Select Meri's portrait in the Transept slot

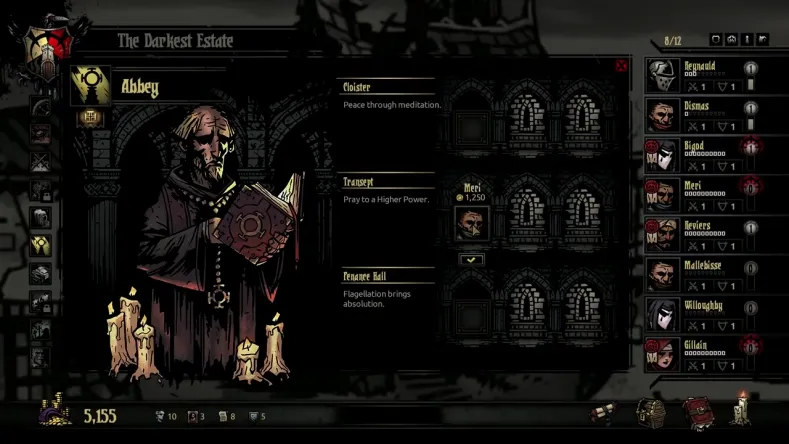click(x=471, y=224)
